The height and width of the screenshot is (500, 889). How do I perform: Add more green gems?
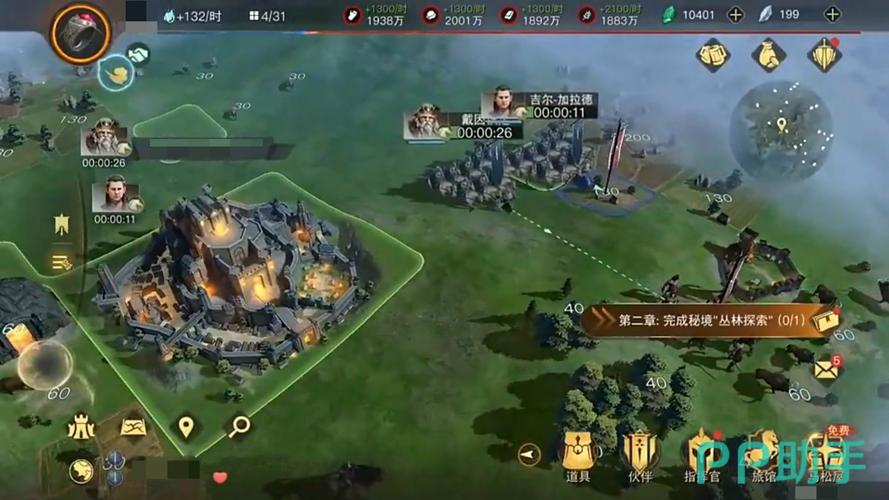coord(735,15)
